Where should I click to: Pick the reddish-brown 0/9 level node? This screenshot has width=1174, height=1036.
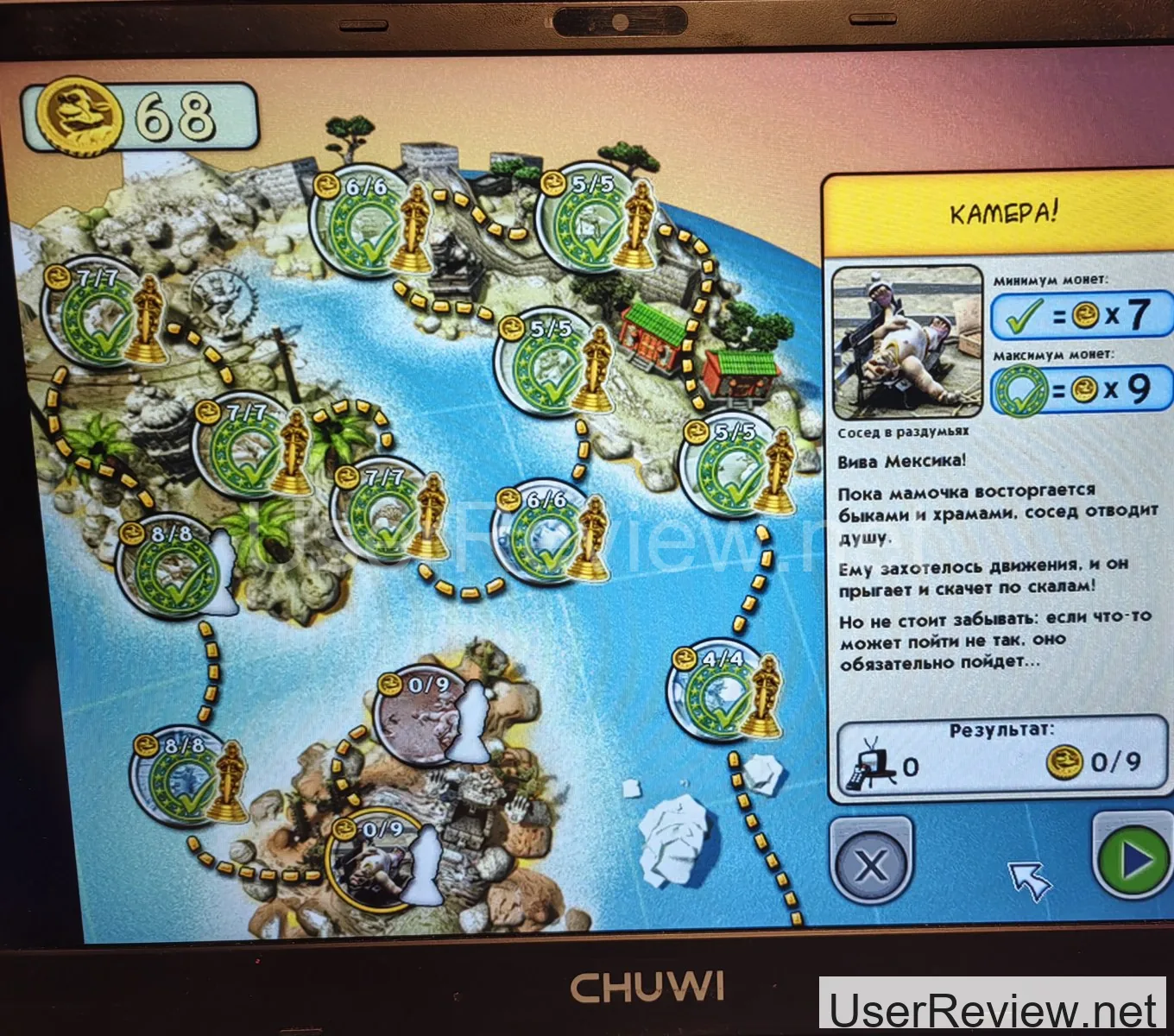point(421,718)
